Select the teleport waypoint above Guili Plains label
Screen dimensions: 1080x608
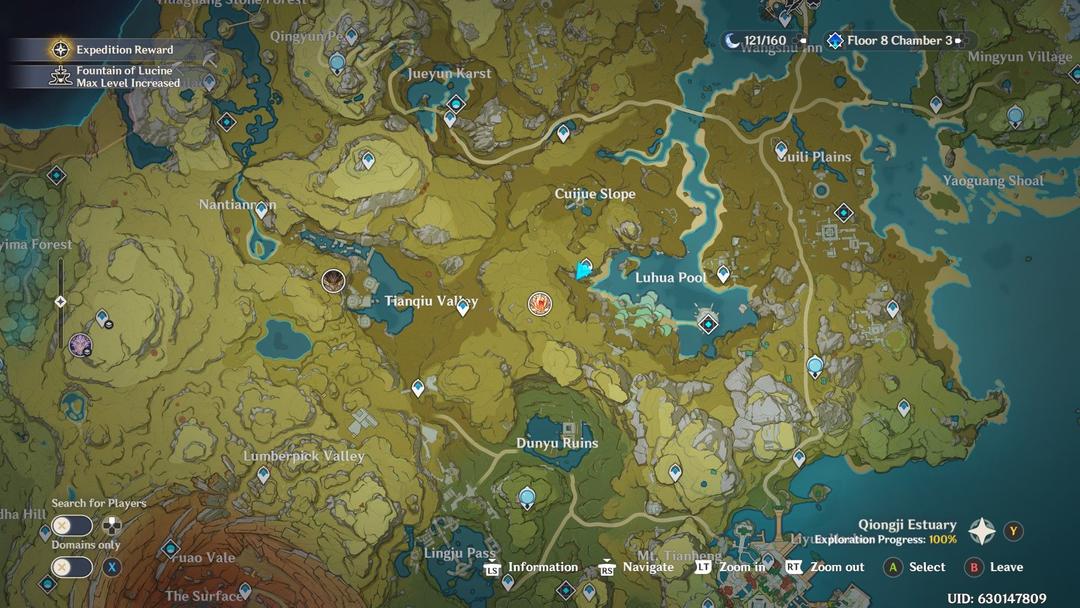[x=782, y=150]
